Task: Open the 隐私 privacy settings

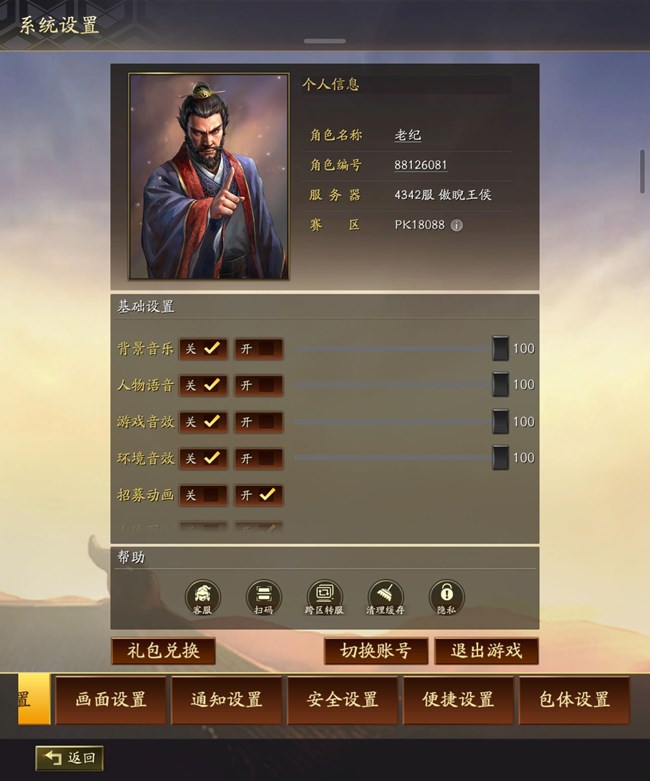Action: pos(447,598)
